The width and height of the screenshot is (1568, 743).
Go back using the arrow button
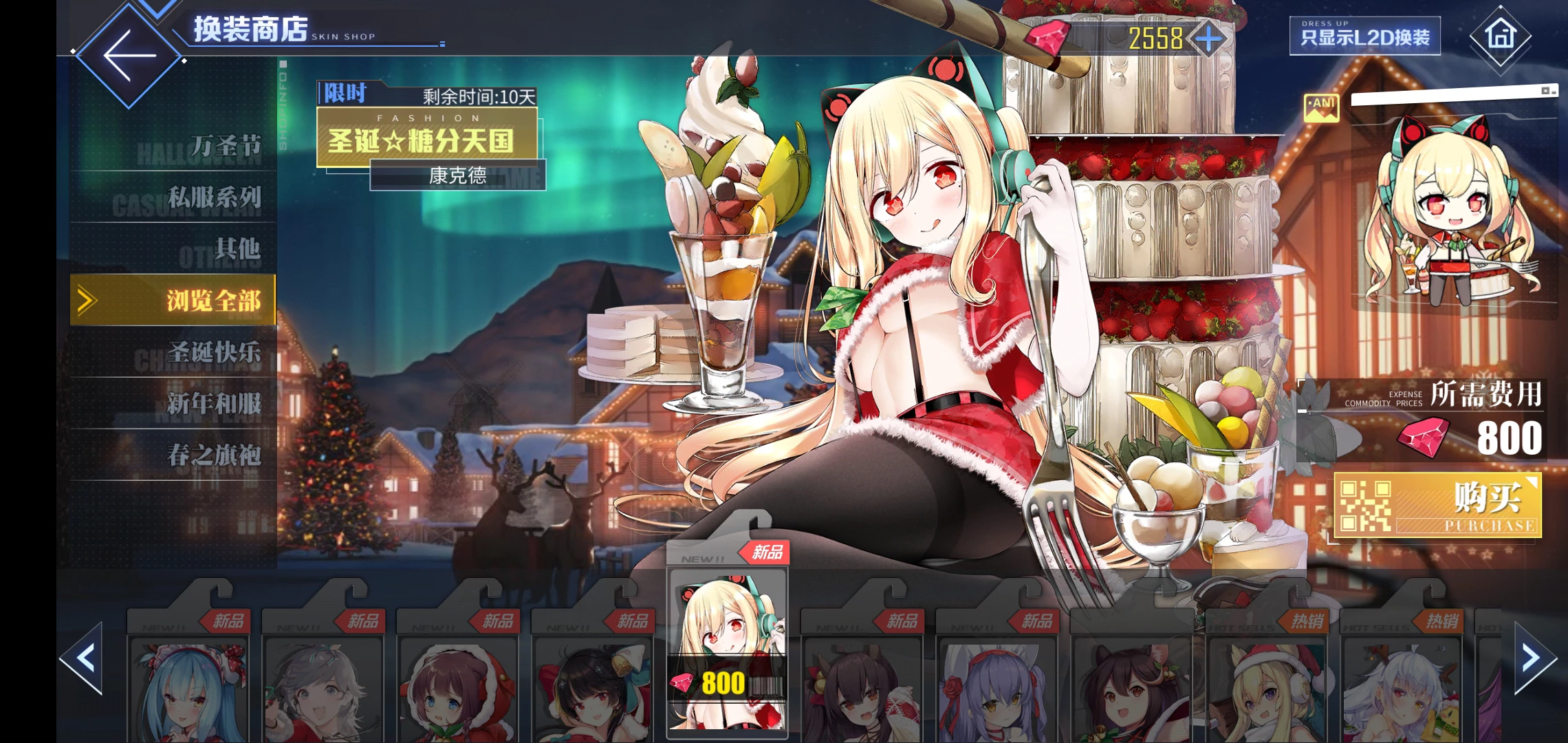pyautogui.click(x=129, y=55)
